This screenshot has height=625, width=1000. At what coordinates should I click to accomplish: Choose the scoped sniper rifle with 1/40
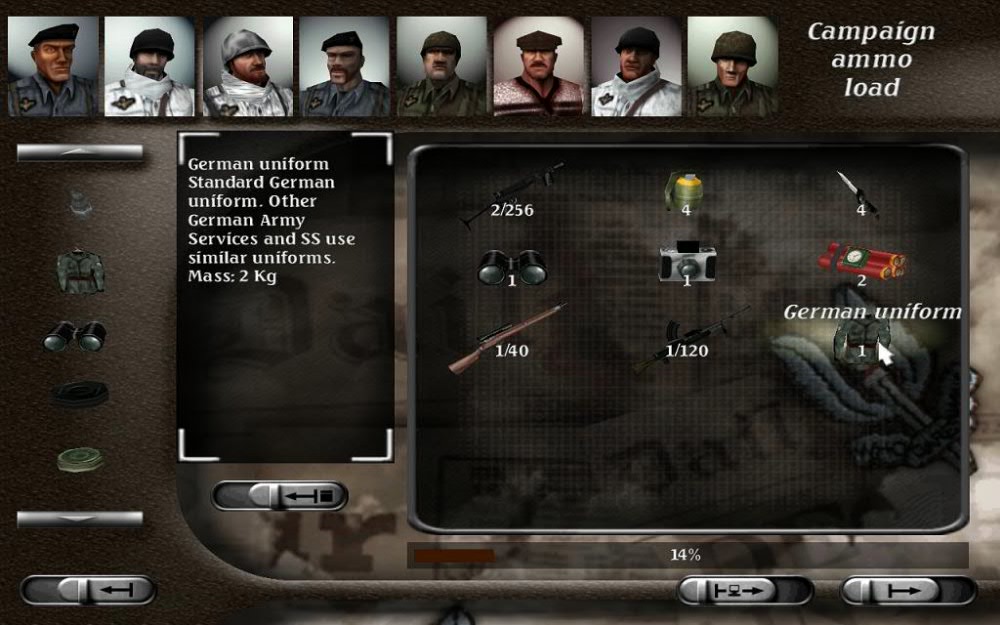pyautogui.click(x=508, y=338)
